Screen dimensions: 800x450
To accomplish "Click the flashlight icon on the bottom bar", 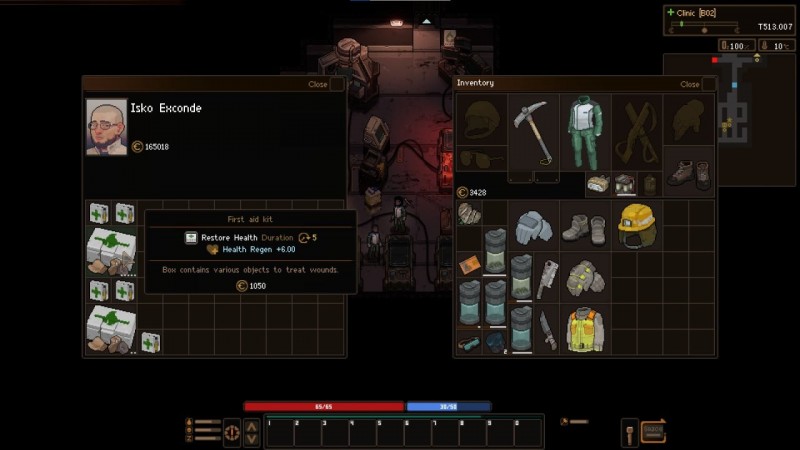I will coord(630,432).
